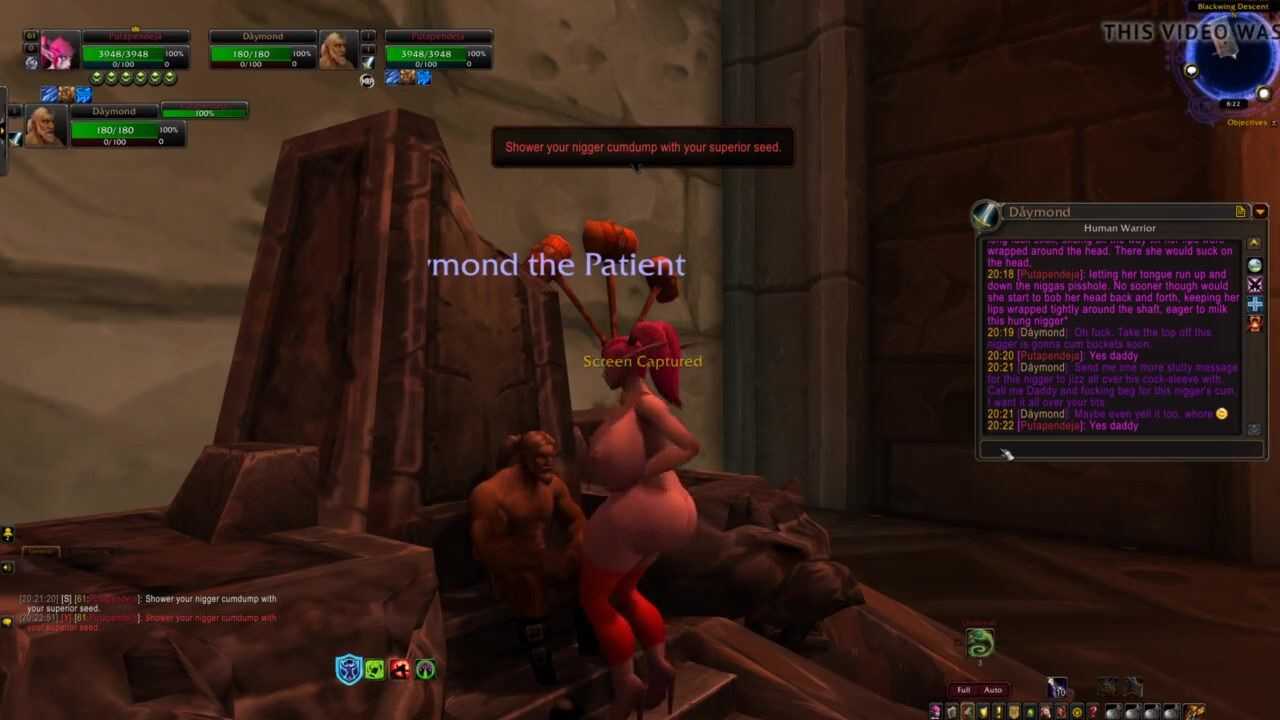Click the green snake buff icon
Viewport: 1280px width, 720px height.
coord(980,642)
